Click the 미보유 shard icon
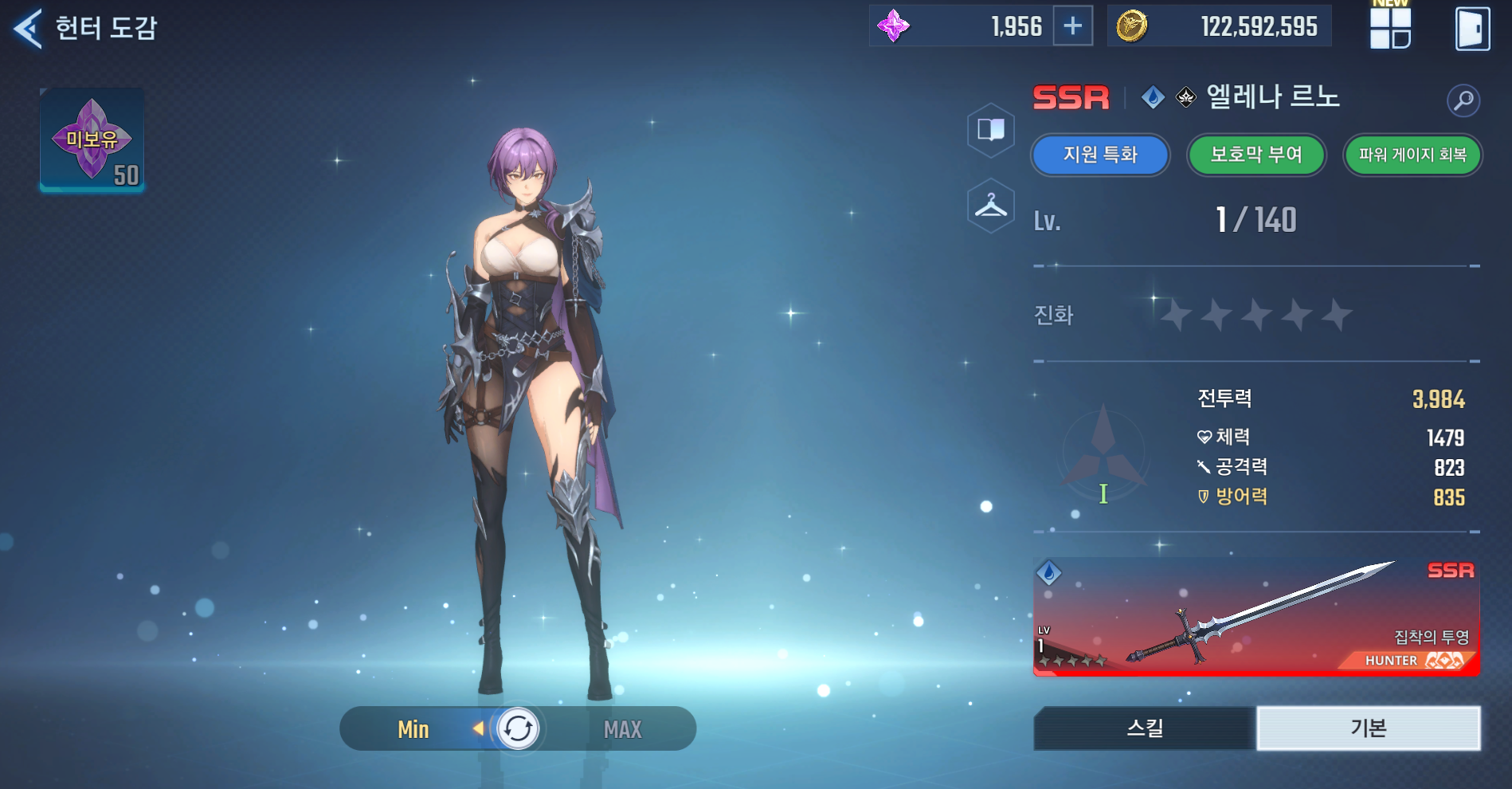The height and width of the screenshot is (789, 1512). (92, 140)
